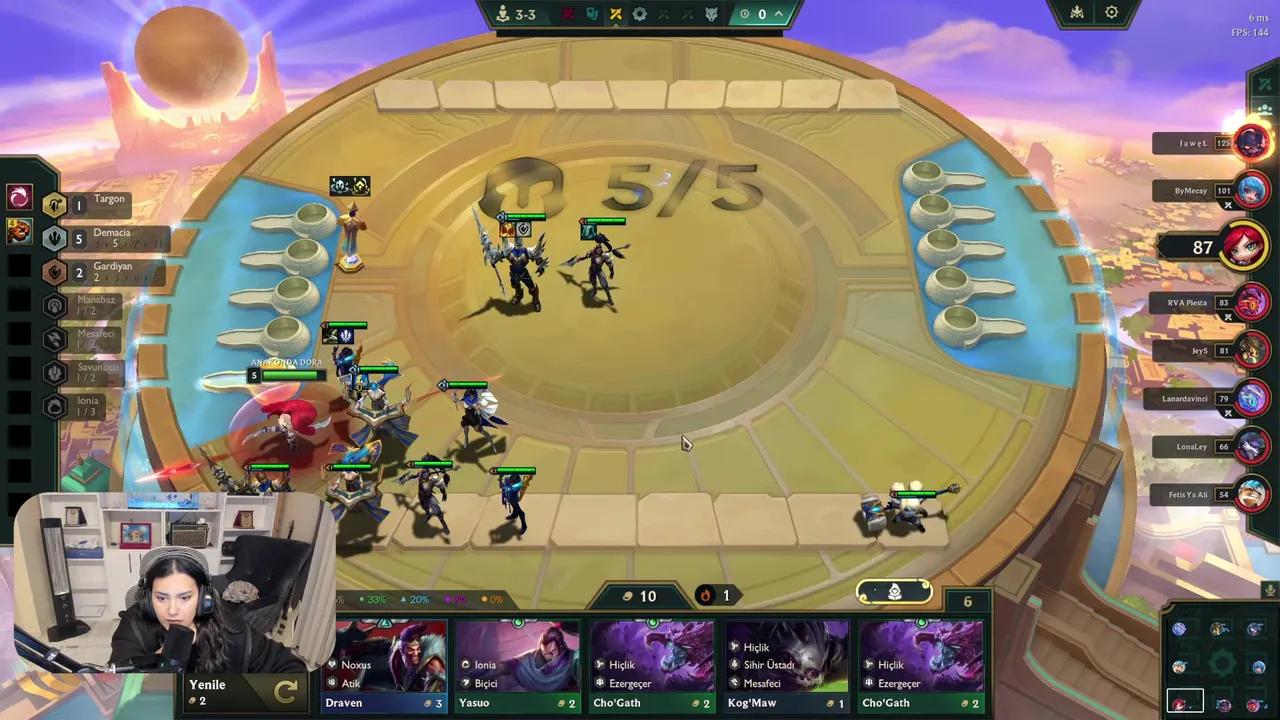1280x720 pixels.
Task: Show the Demacia trait details
Action: [x=100, y=238]
